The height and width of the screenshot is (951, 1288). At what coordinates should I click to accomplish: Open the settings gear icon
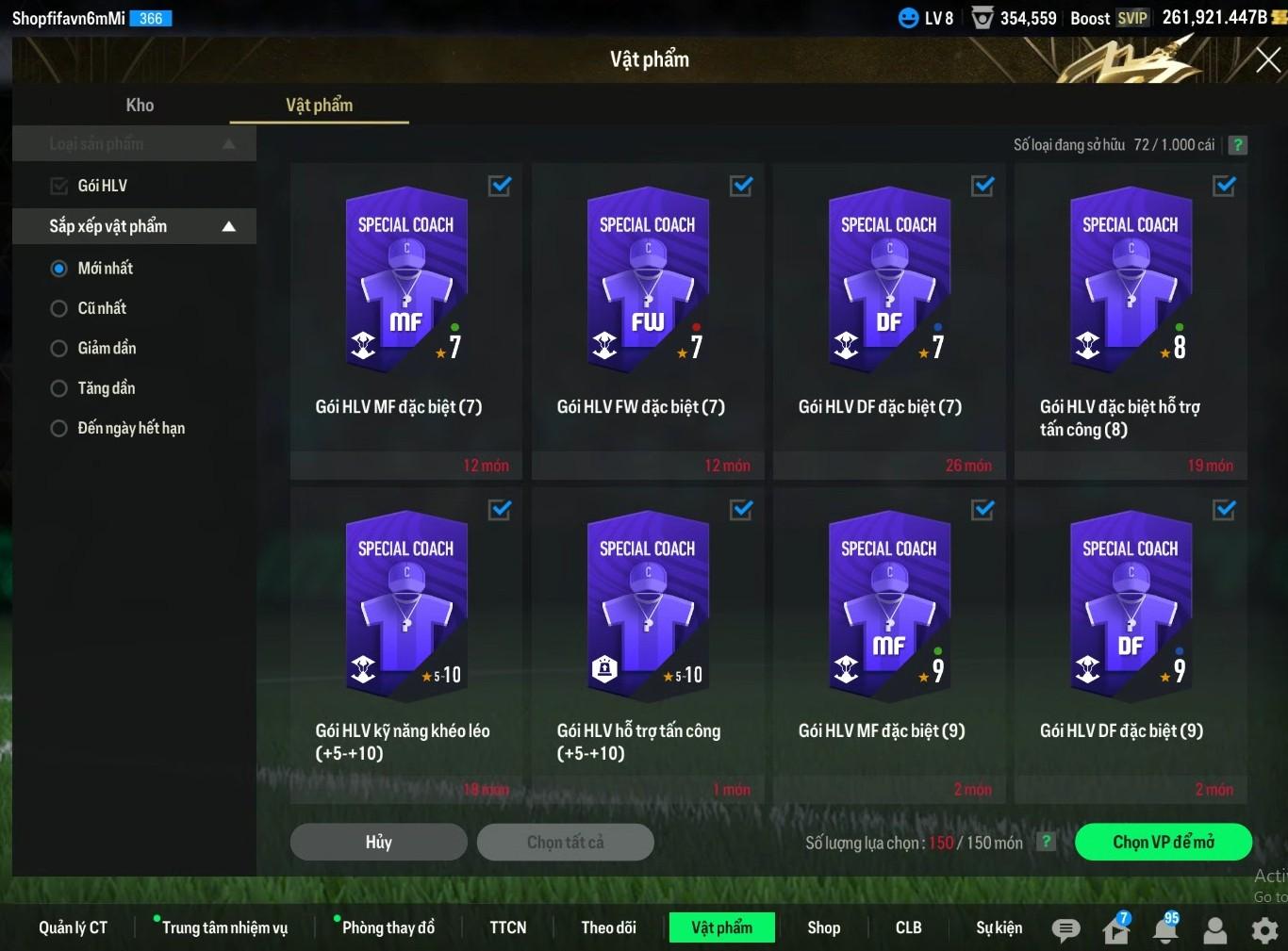pyautogui.click(x=1264, y=930)
